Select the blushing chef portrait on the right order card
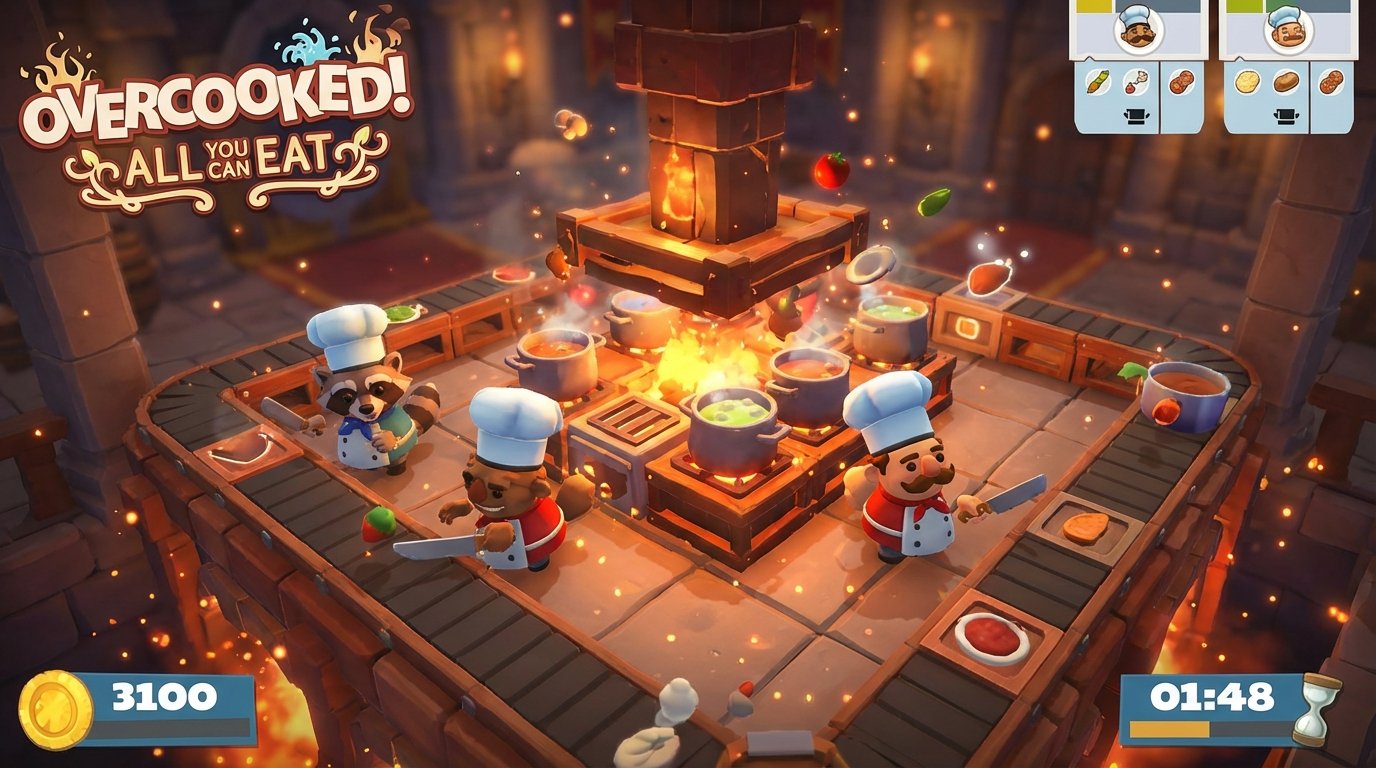Viewport: 1376px width, 768px height. 1287,29
